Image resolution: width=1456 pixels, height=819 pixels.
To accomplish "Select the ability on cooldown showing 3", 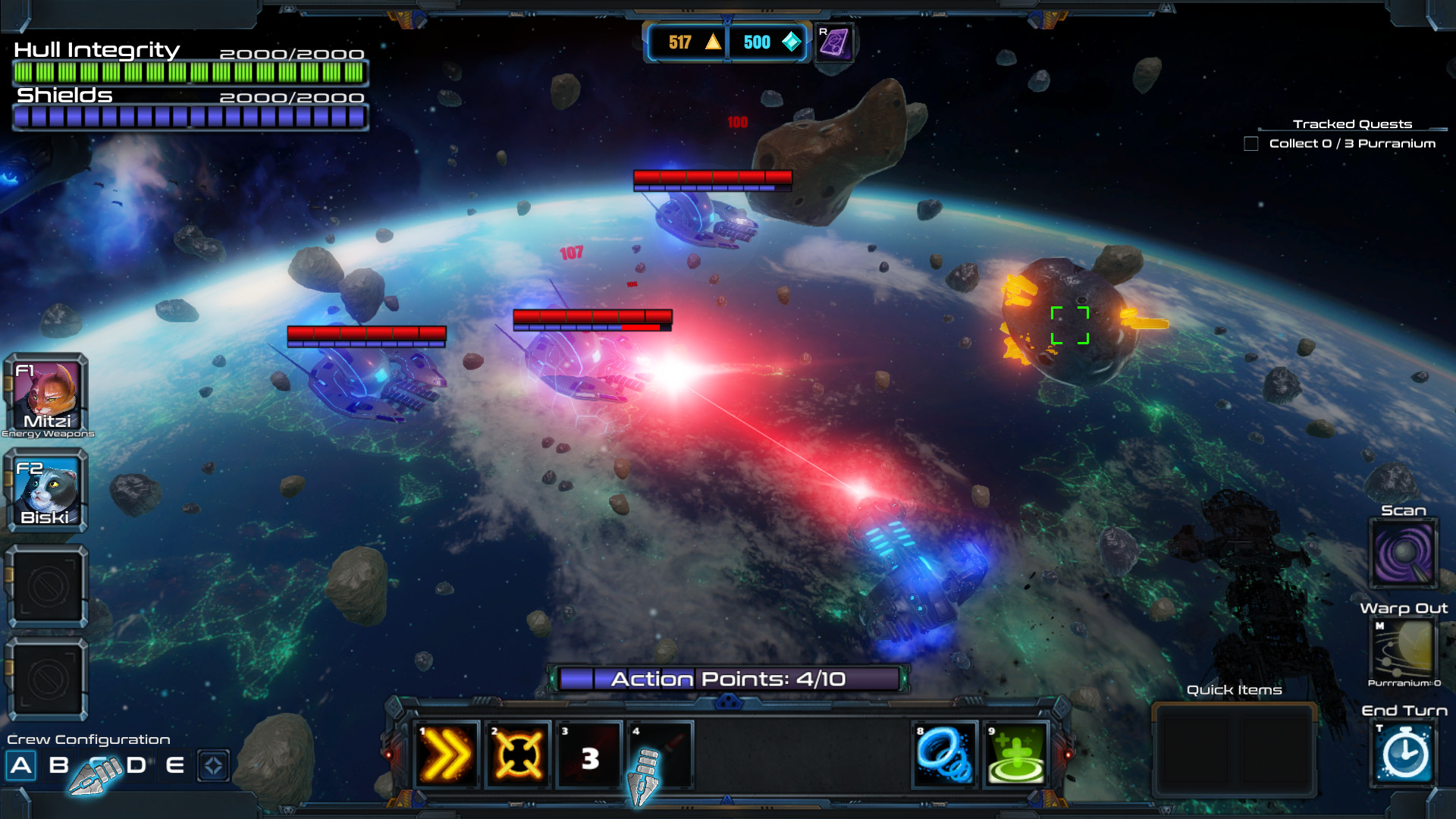I will [x=589, y=755].
